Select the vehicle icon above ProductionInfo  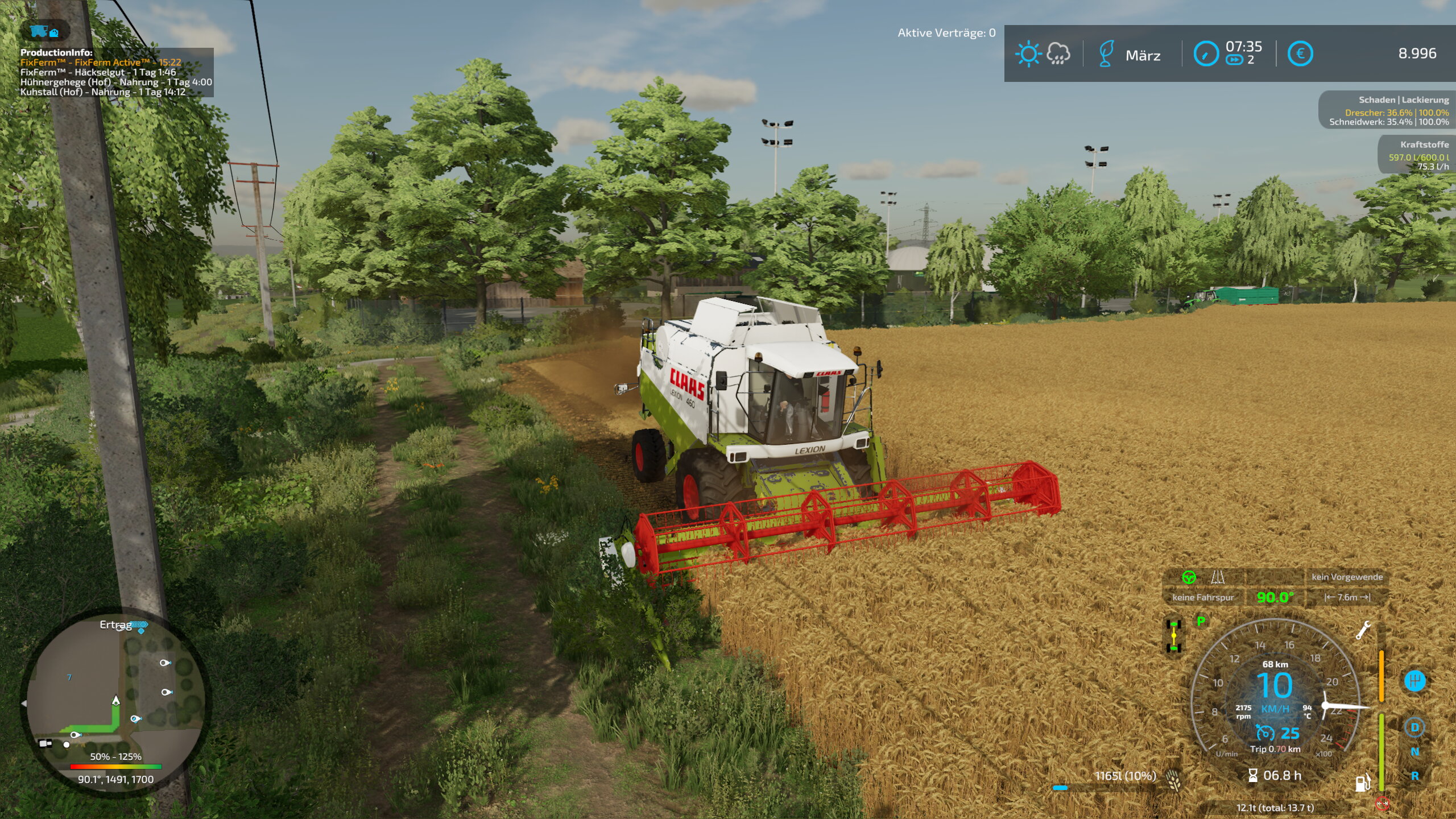[x=44, y=31]
